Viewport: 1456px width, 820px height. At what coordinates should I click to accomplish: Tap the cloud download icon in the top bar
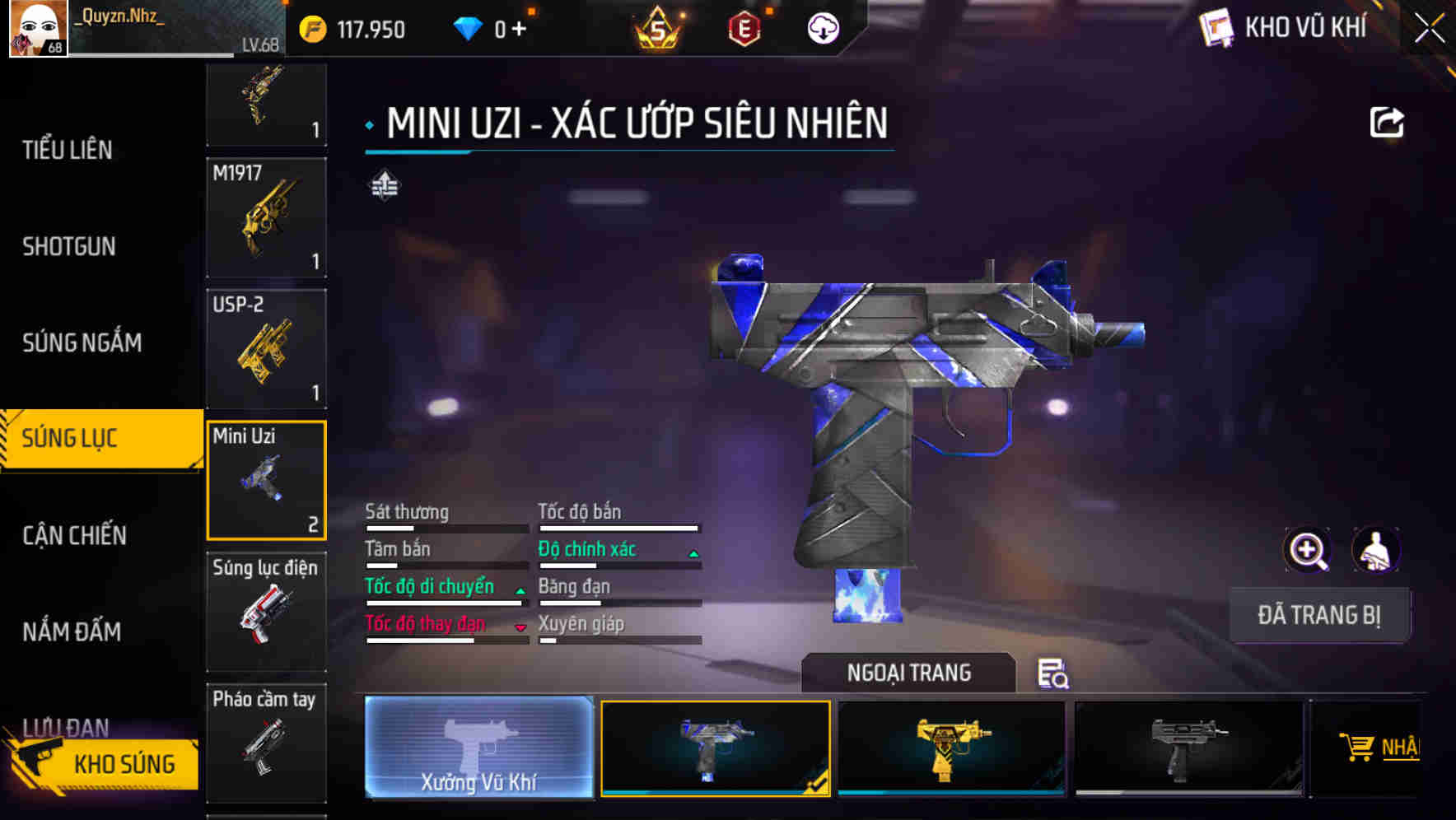(x=821, y=29)
